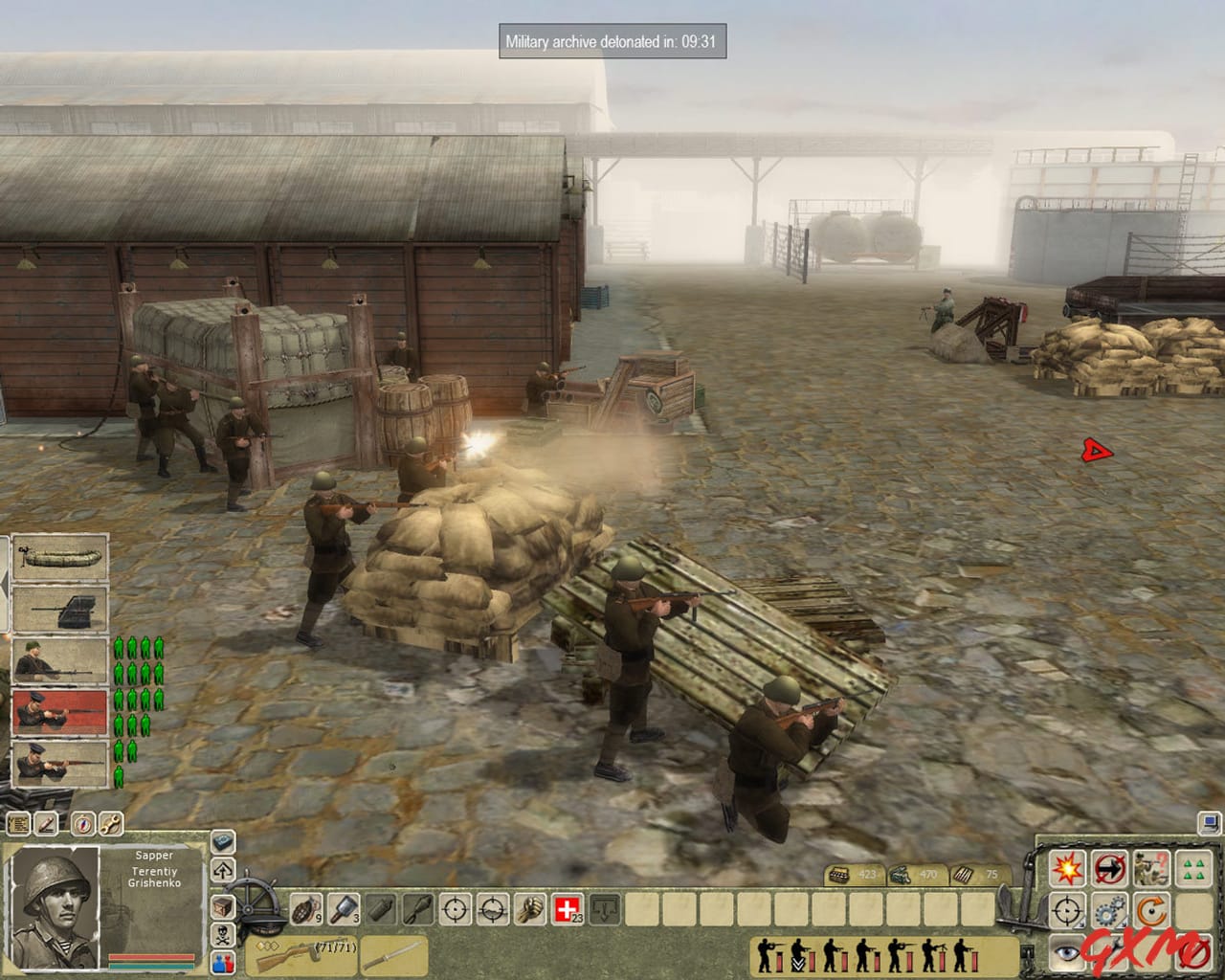1225x980 pixels.
Task: Click the upward arrow stance icon beside the portrait
Action: click(222, 870)
